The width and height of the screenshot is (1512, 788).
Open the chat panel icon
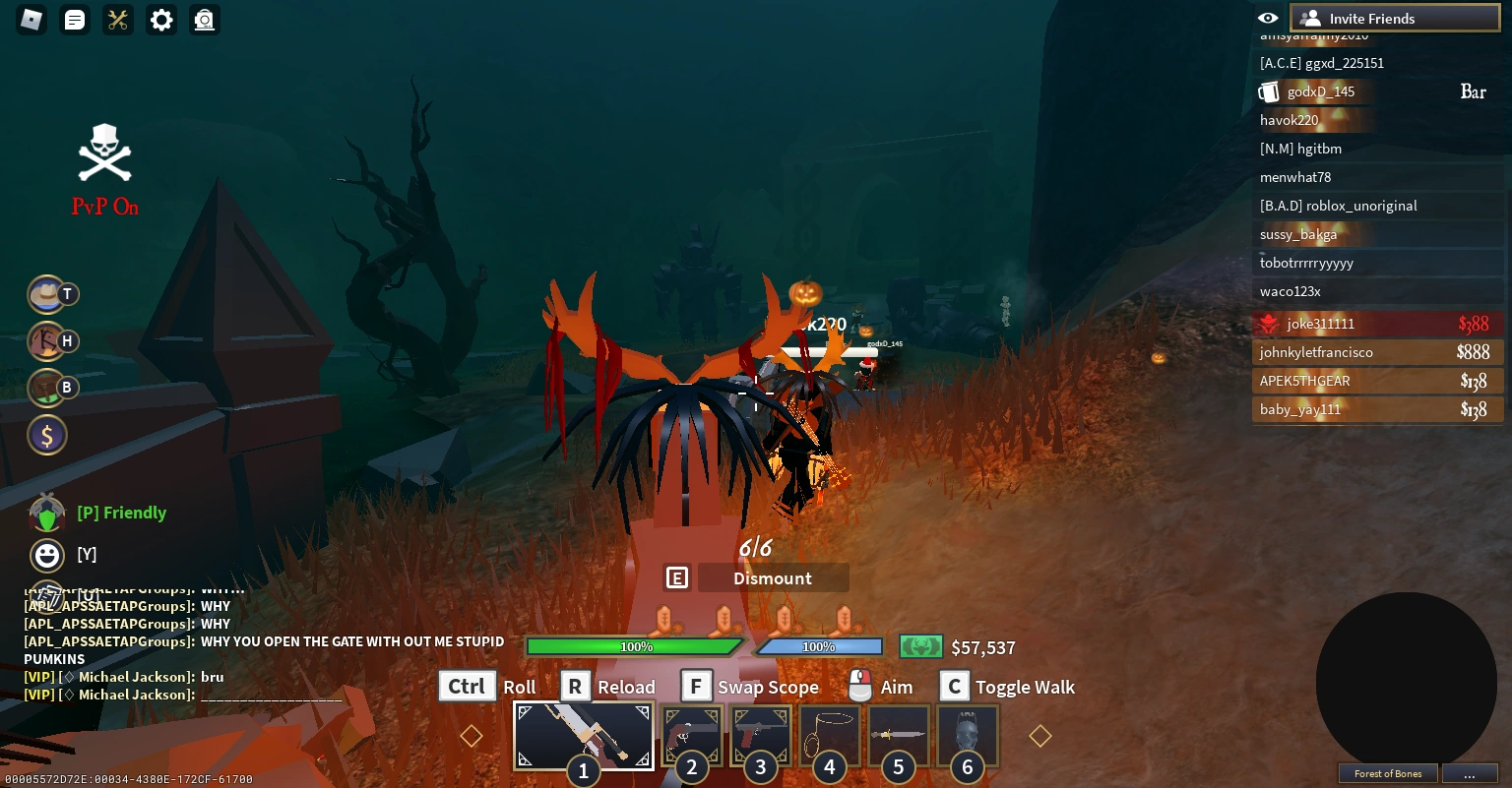(74, 20)
